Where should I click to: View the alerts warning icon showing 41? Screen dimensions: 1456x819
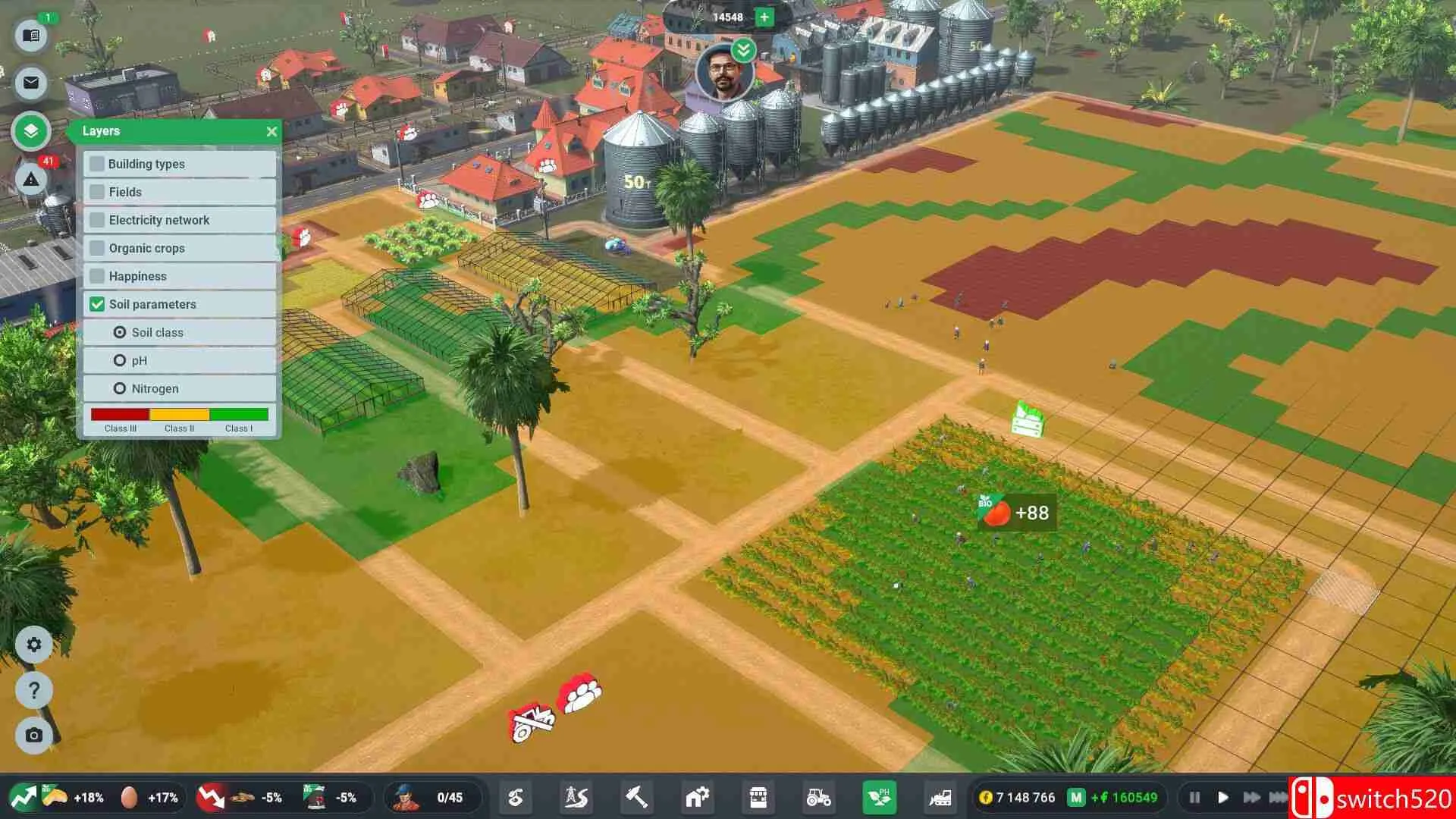31,180
